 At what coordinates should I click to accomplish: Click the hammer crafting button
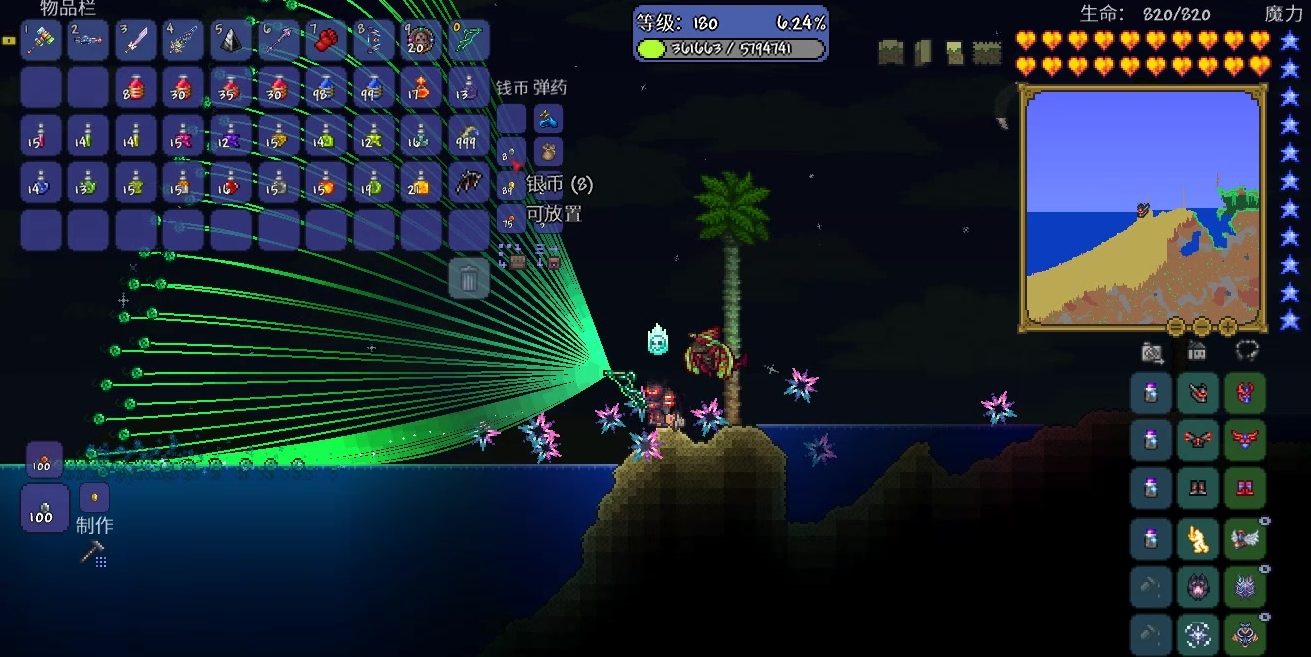[93, 551]
